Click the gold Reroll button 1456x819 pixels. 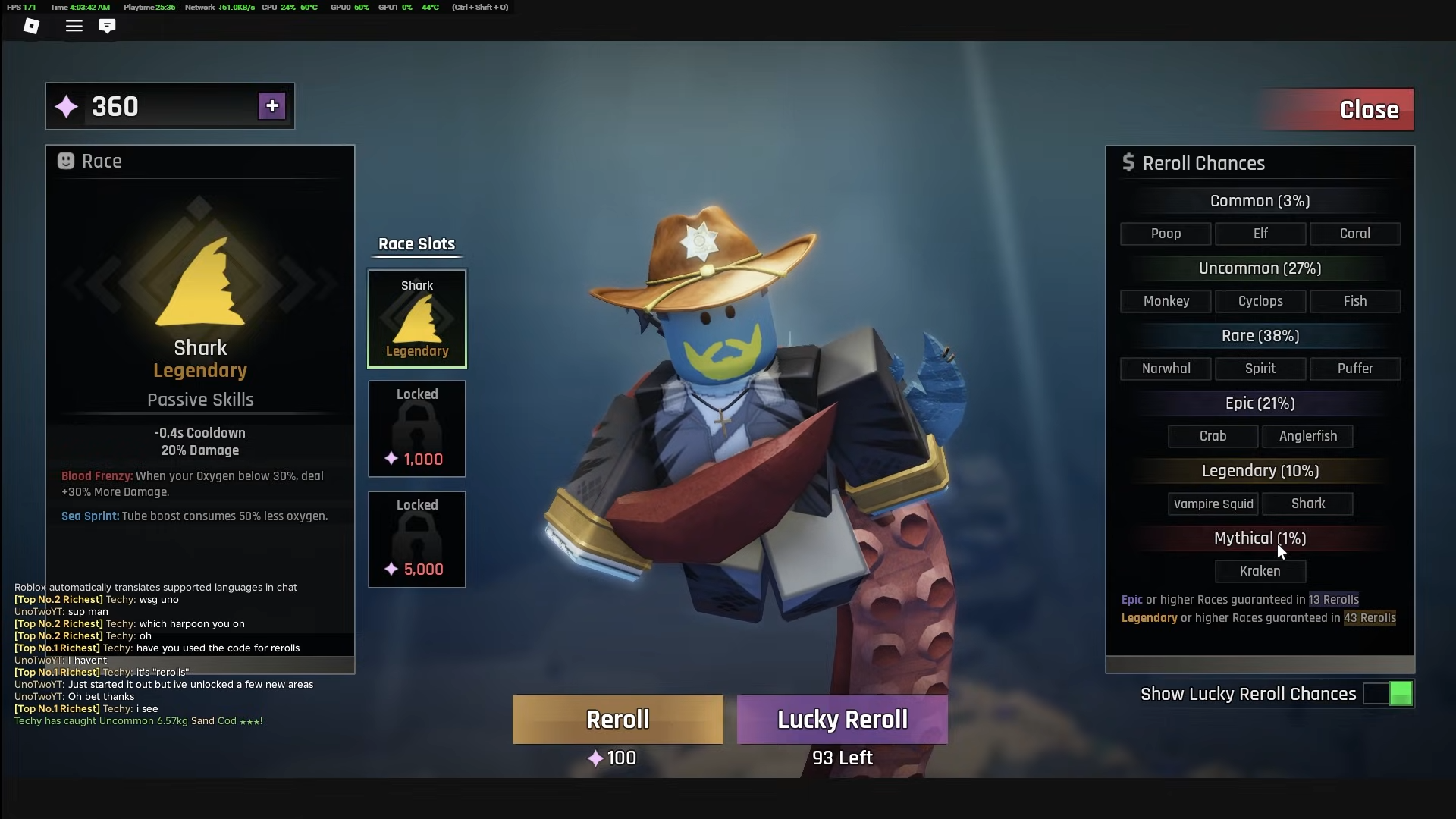[617, 719]
